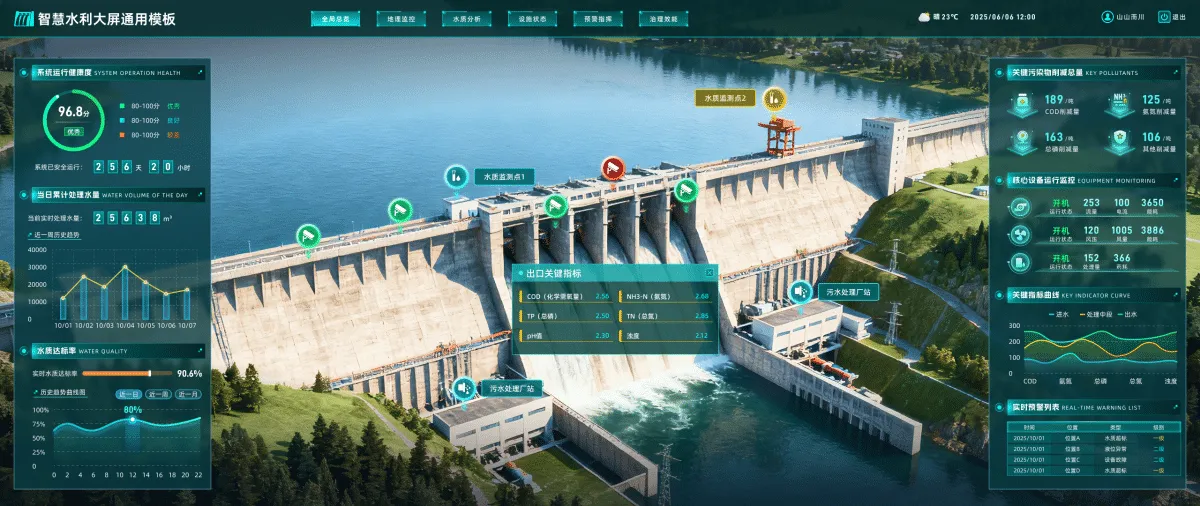Select the yellow 水质监测点2 marker
This screenshot has height=506, width=1200.
click(773, 98)
